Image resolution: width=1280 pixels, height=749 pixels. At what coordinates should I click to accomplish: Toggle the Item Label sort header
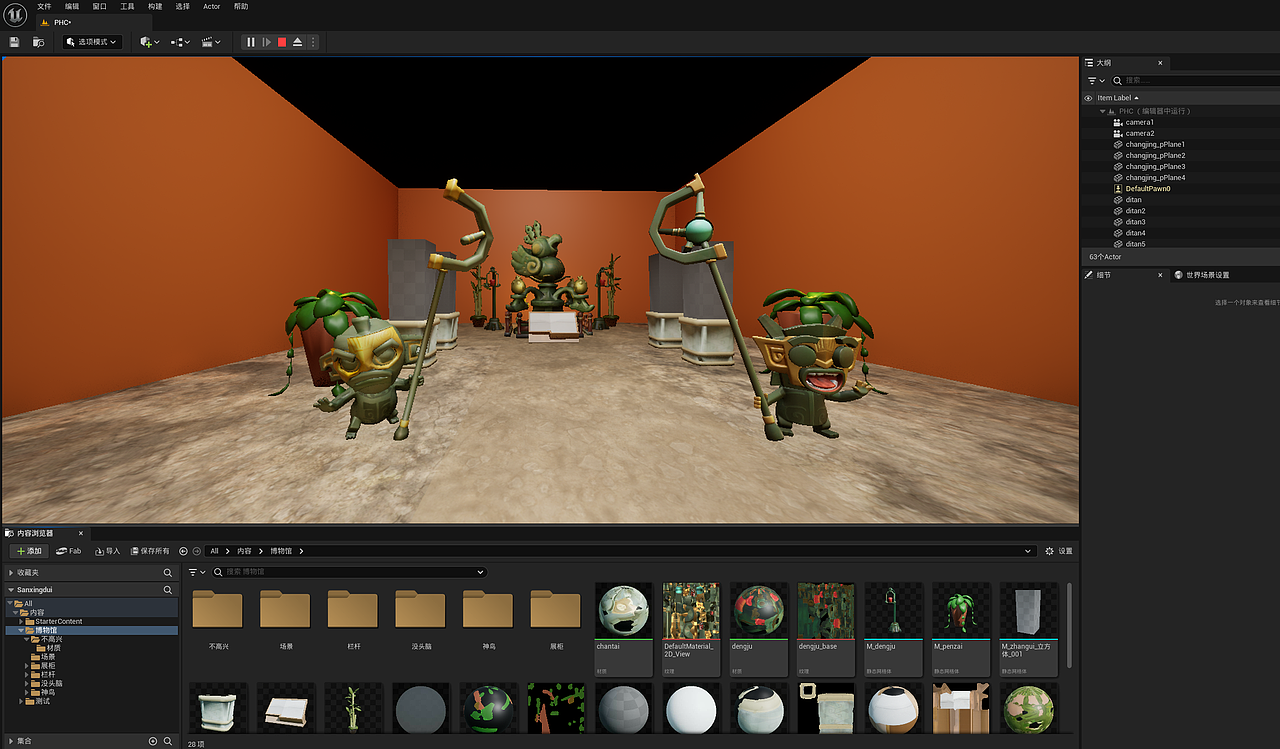point(1117,97)
